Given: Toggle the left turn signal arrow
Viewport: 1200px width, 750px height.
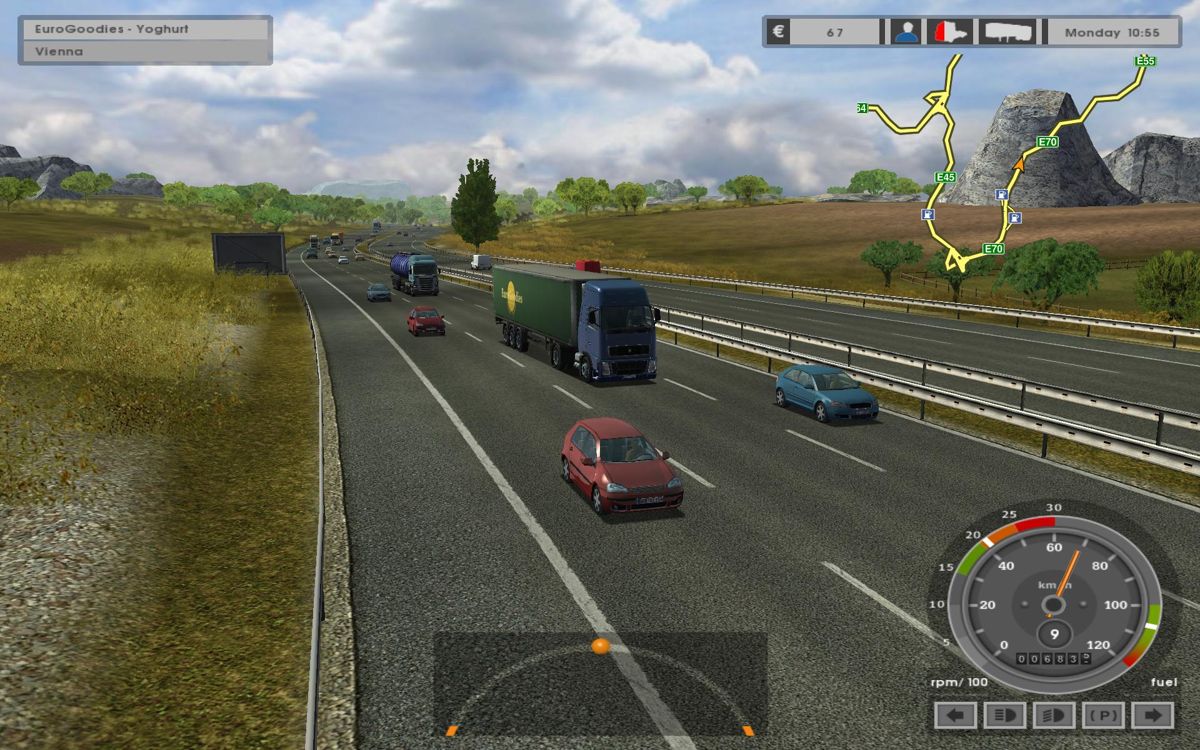Looking at the screenshot, I should (956, 715).
